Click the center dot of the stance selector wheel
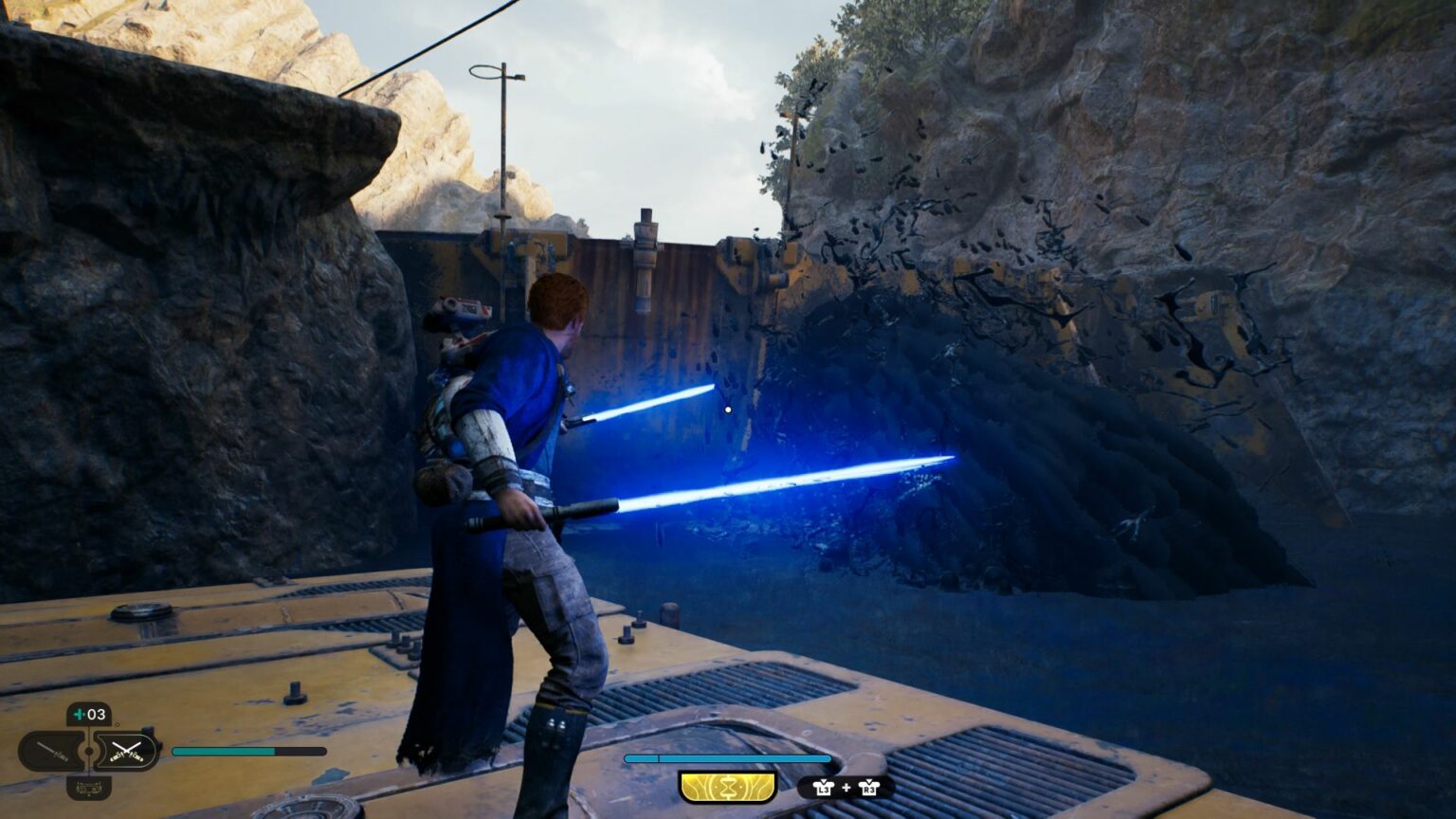The image size is (1456, 819). (x=88, y=751)
